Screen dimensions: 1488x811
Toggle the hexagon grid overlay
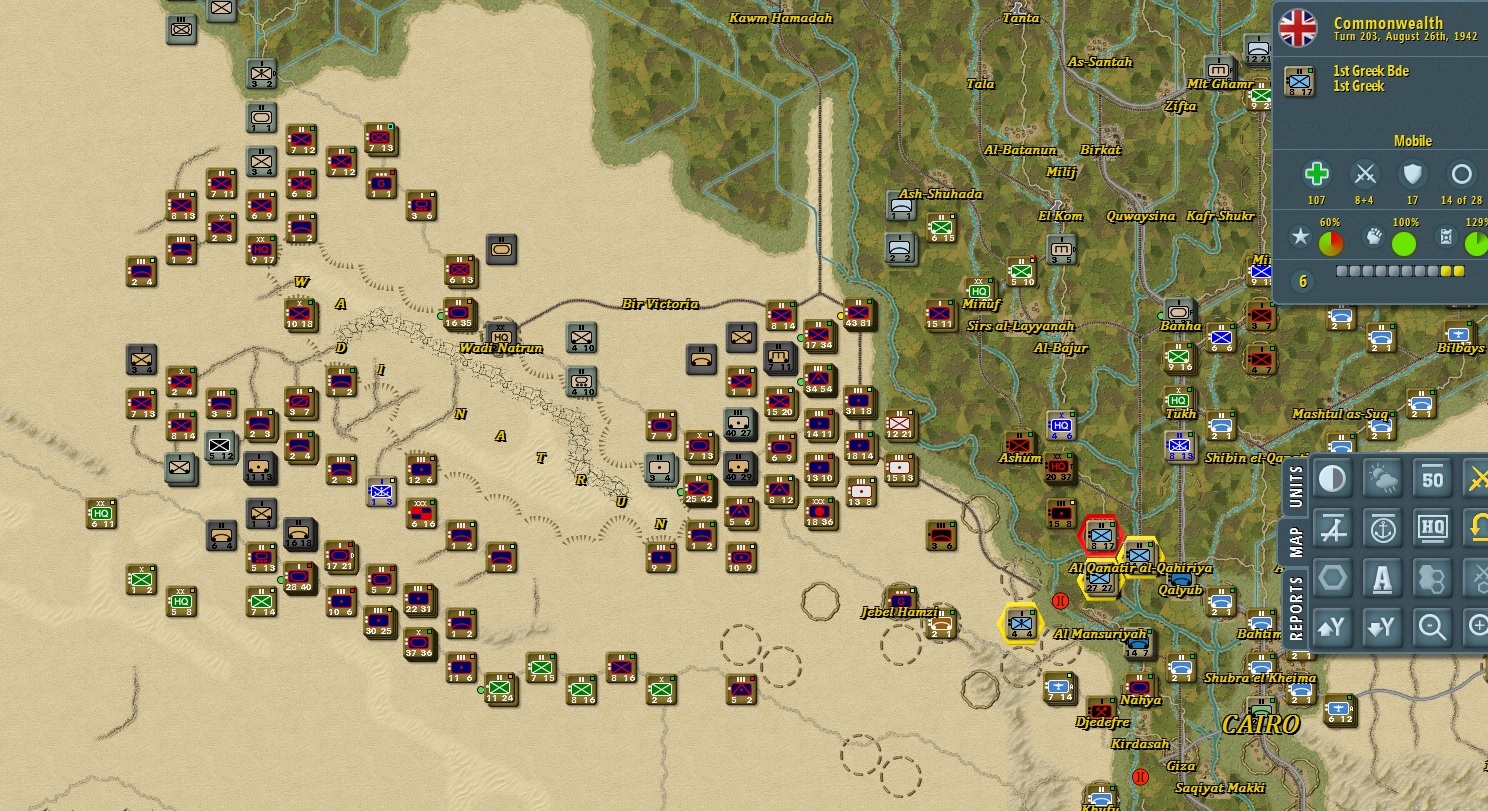[x=1334, y=576]
